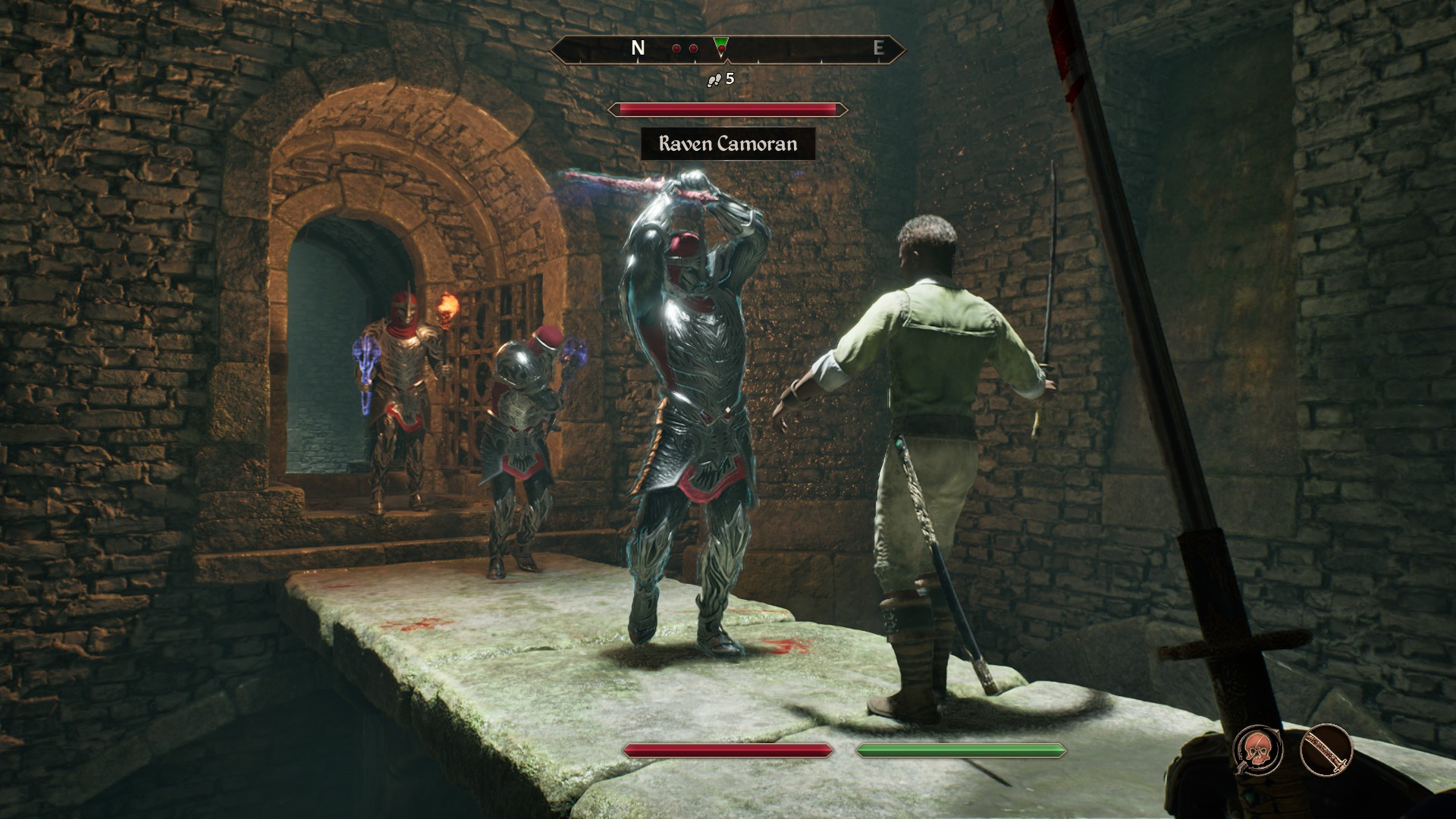Select the skull spell icon

pyautogui.click(x=1258, y=751)
